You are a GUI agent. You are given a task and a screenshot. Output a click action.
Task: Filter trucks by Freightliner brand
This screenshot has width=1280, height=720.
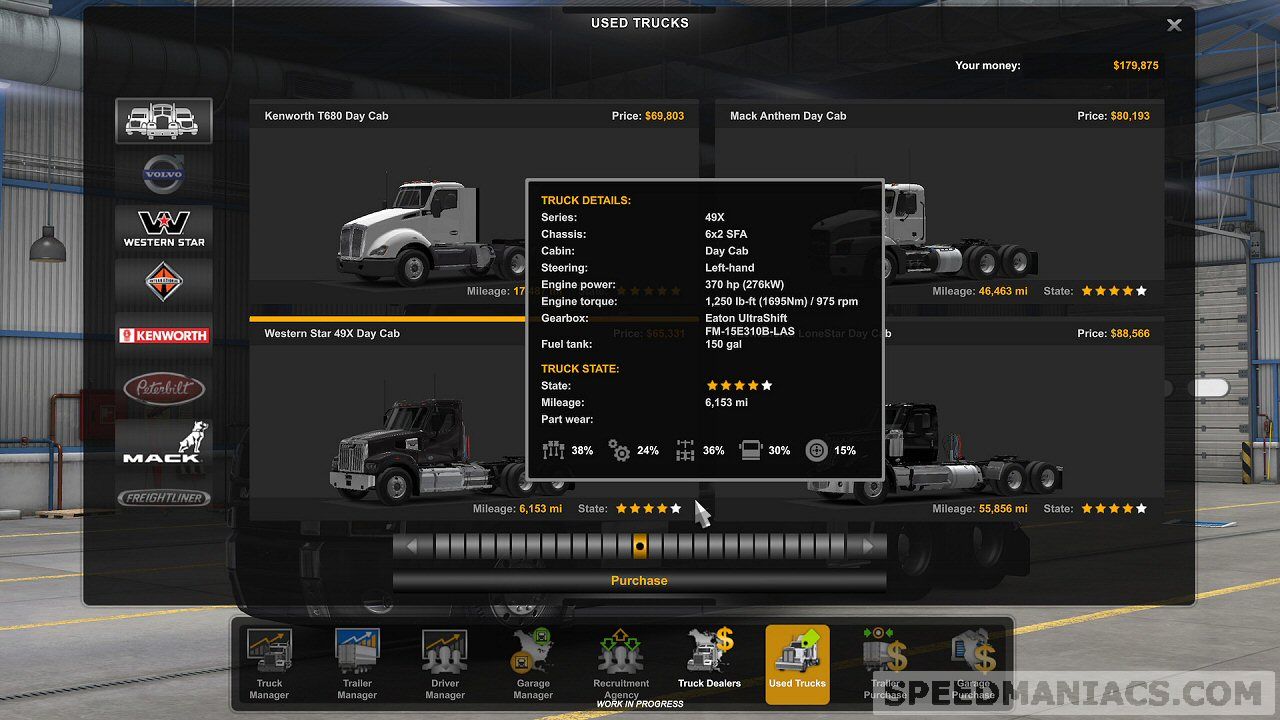163,497
